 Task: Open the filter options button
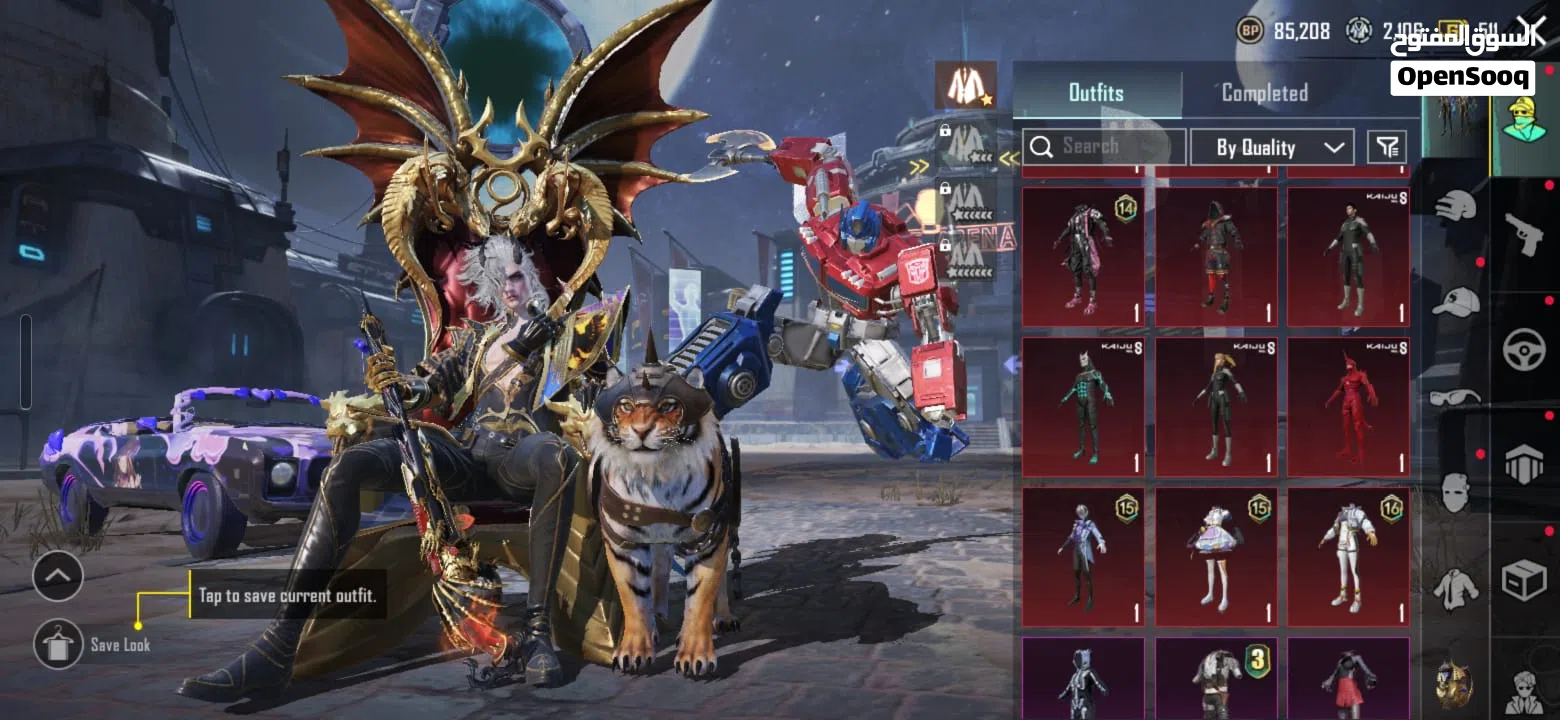click(1386, 148)
